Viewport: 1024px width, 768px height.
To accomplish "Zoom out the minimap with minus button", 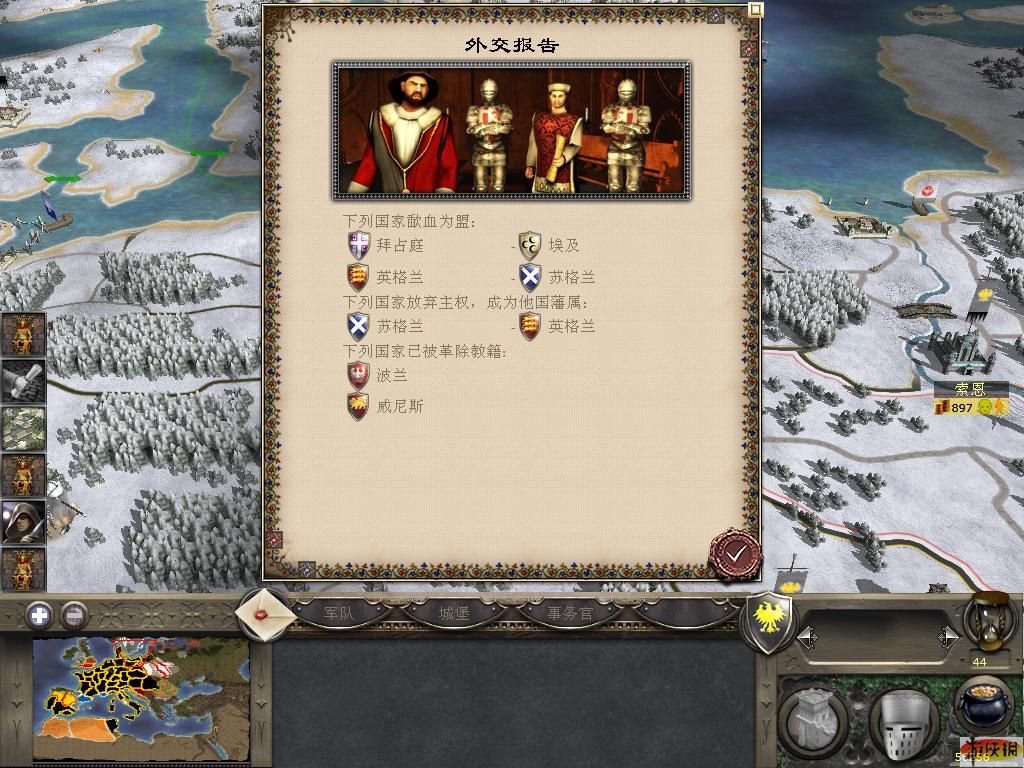I will (72, 615).
